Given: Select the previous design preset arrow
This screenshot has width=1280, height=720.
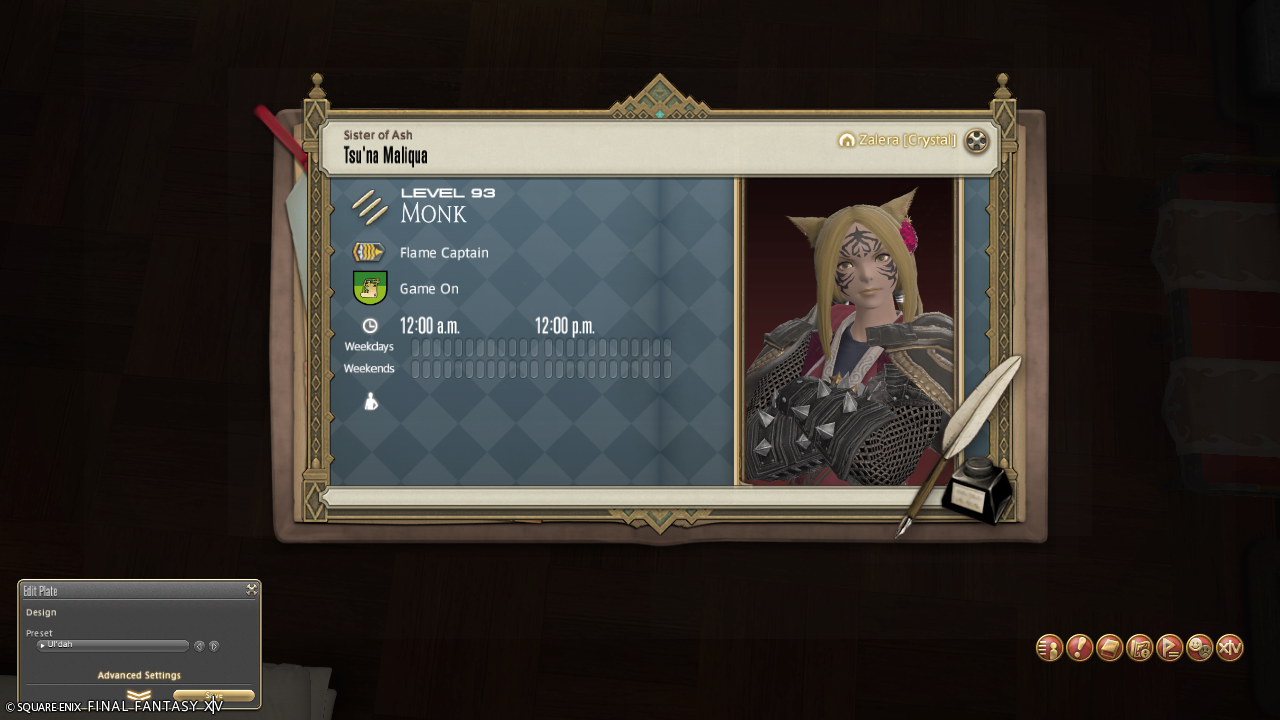Looking at the screenshot, I should pos(199,646).
